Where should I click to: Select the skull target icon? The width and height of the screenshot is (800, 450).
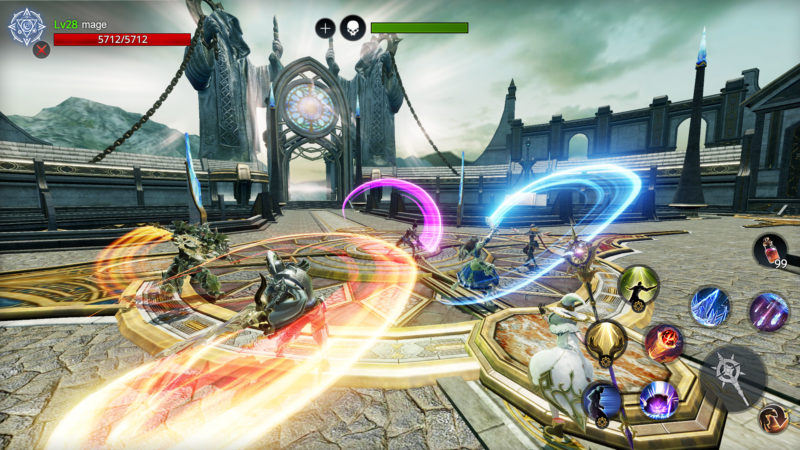point(352,28)
